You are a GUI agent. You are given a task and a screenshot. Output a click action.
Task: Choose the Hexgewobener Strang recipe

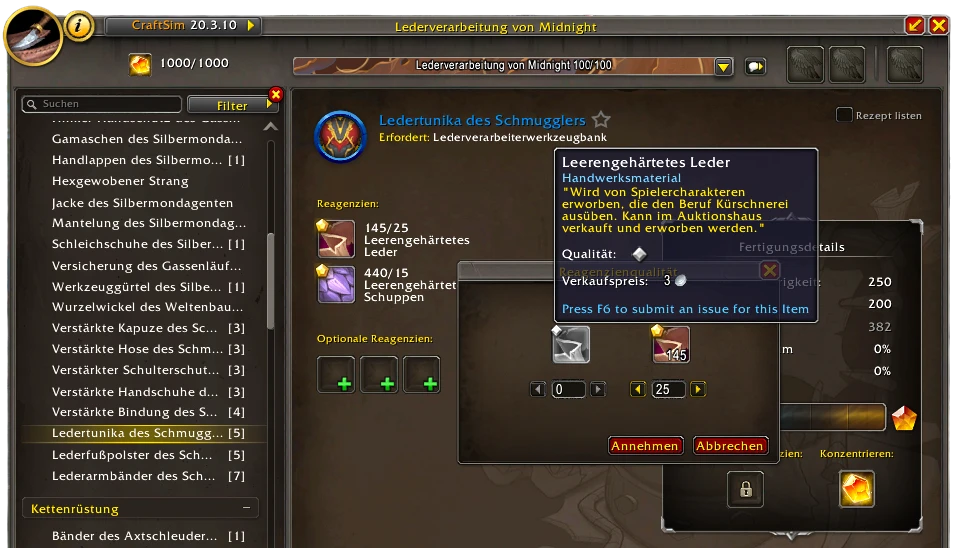click(x=120, y=181)
